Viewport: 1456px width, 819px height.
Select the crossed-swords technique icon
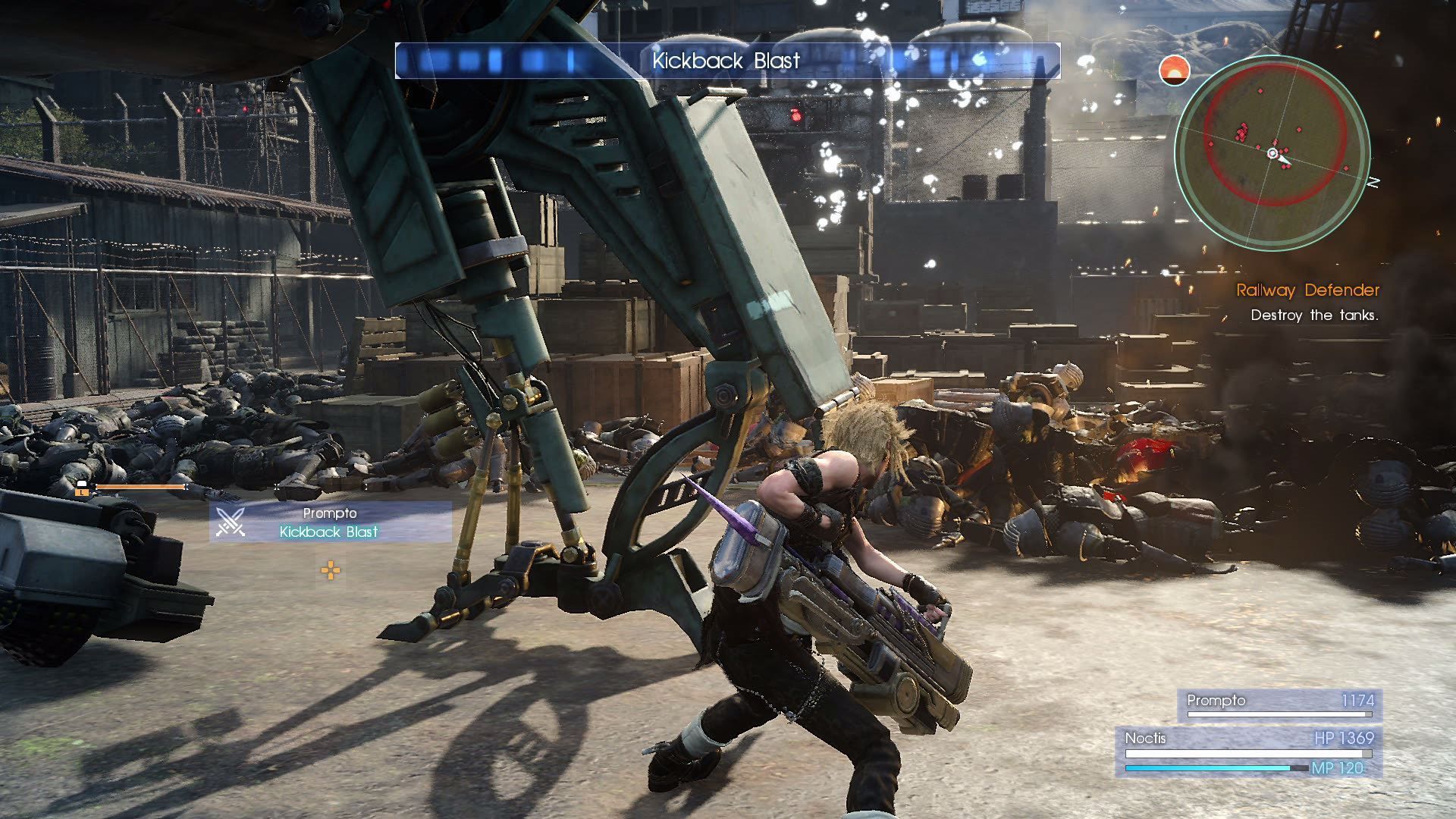(231, 522)
